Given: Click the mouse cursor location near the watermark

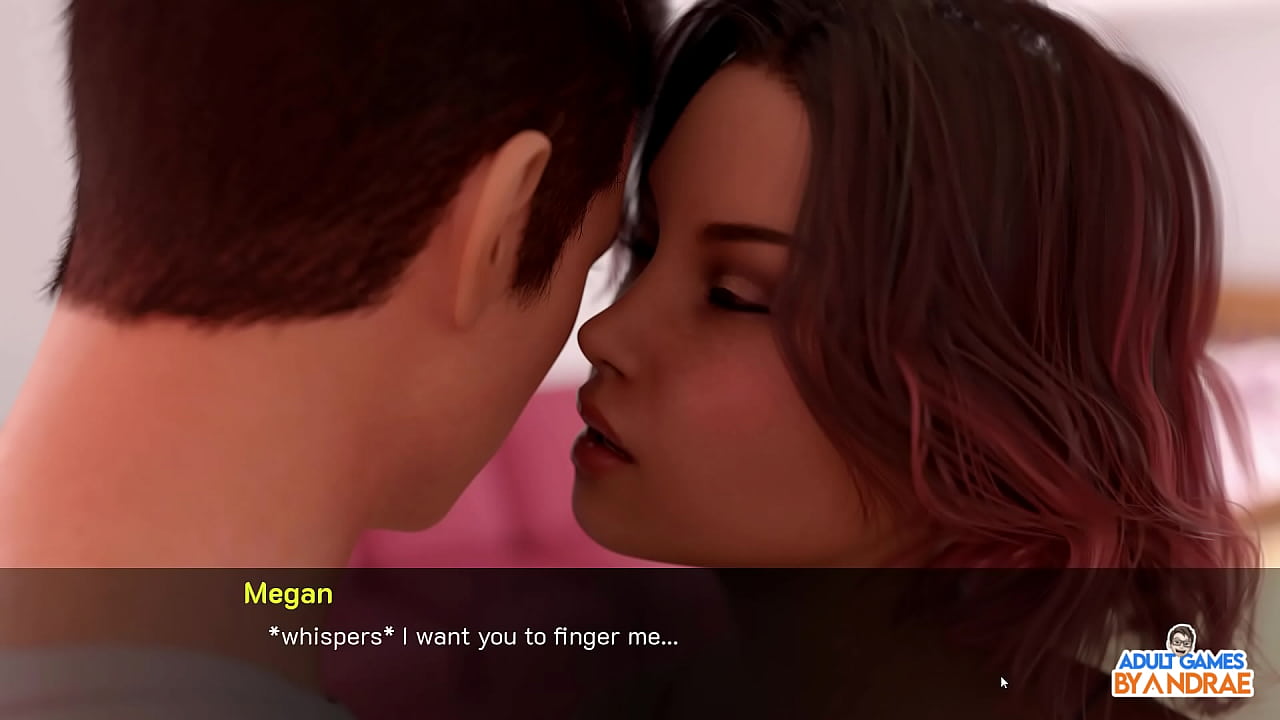Looking at the screenshot, I should (1003, 681).
